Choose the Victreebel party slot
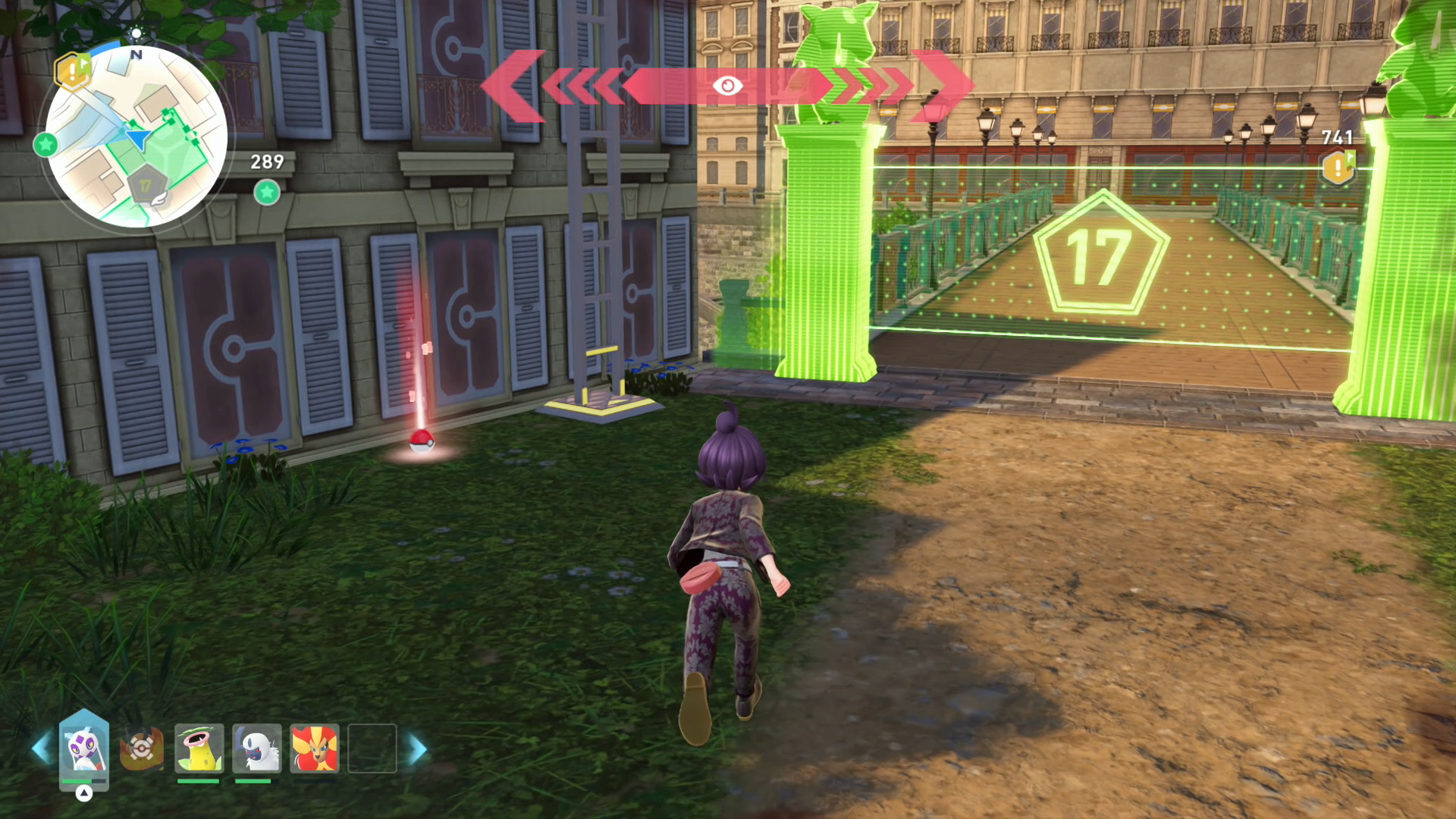This screenshot has width=1456, height=819. pos(199,748)
